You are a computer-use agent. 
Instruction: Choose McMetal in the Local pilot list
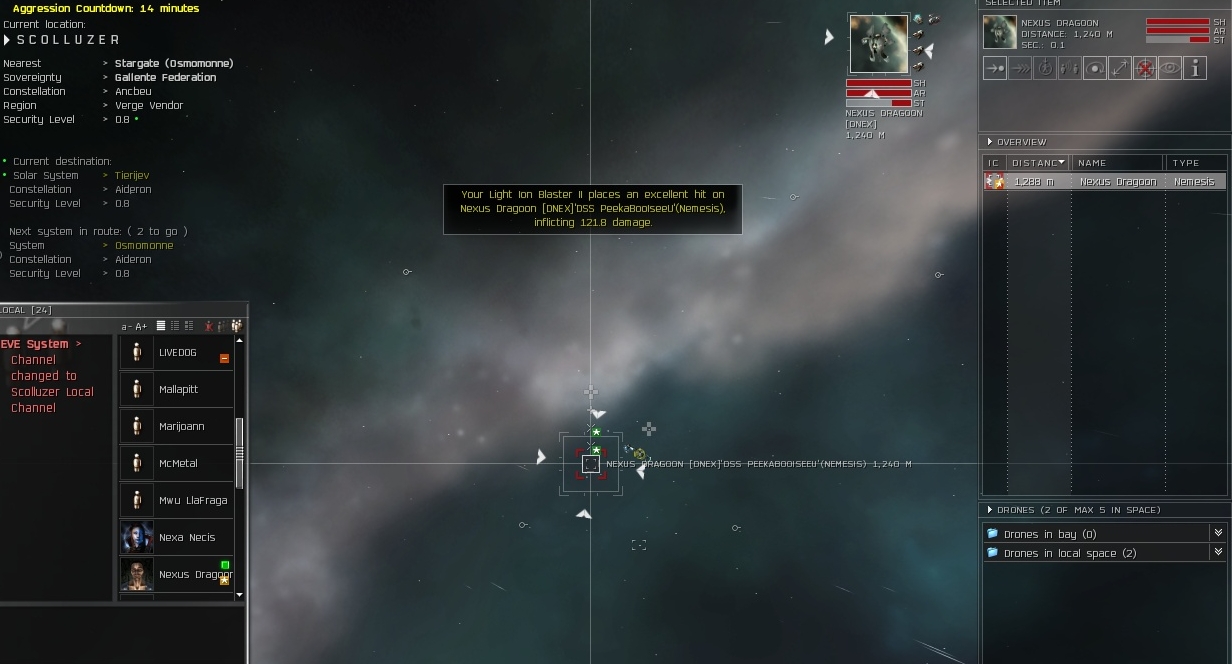click(178, 463)
